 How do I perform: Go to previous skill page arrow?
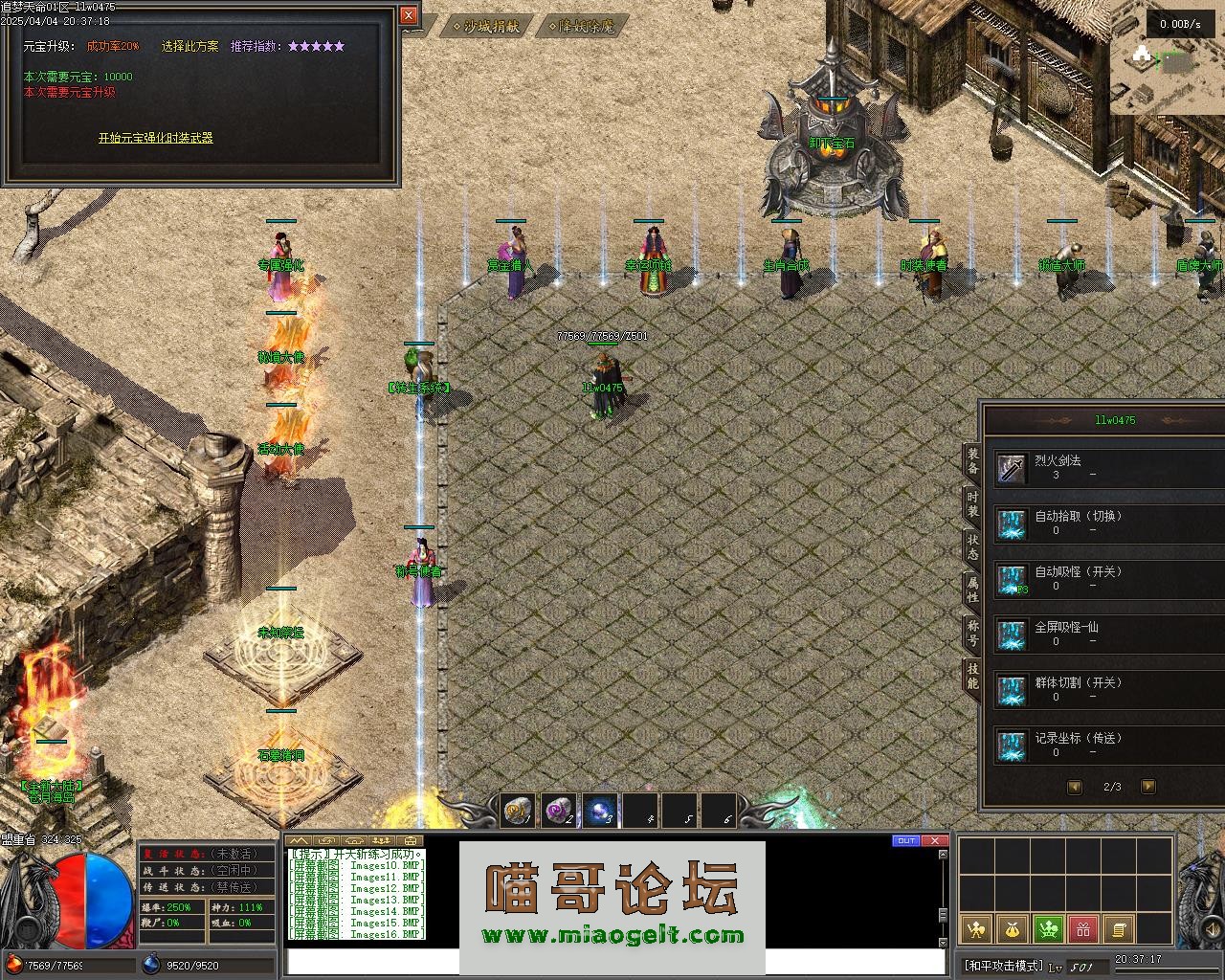coord(1075,787)
